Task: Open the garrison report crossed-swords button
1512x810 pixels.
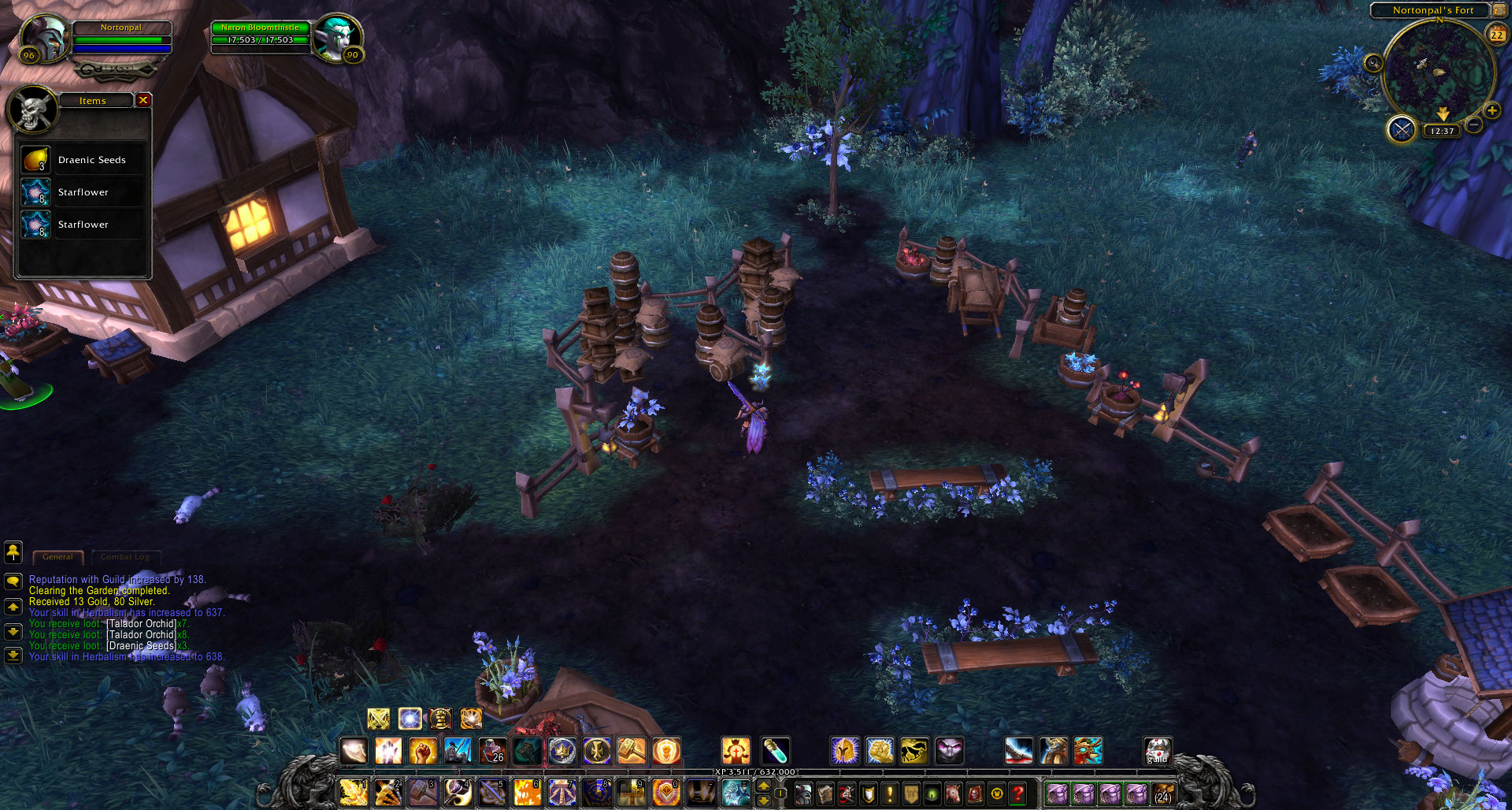Action: 1402,129
